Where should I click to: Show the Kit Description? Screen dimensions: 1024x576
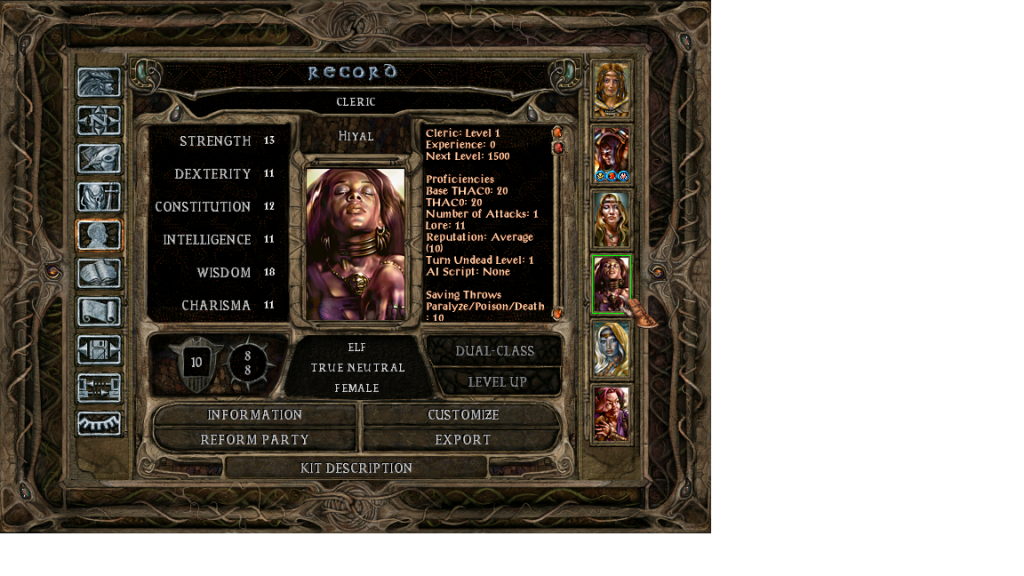tap(356, 468)
